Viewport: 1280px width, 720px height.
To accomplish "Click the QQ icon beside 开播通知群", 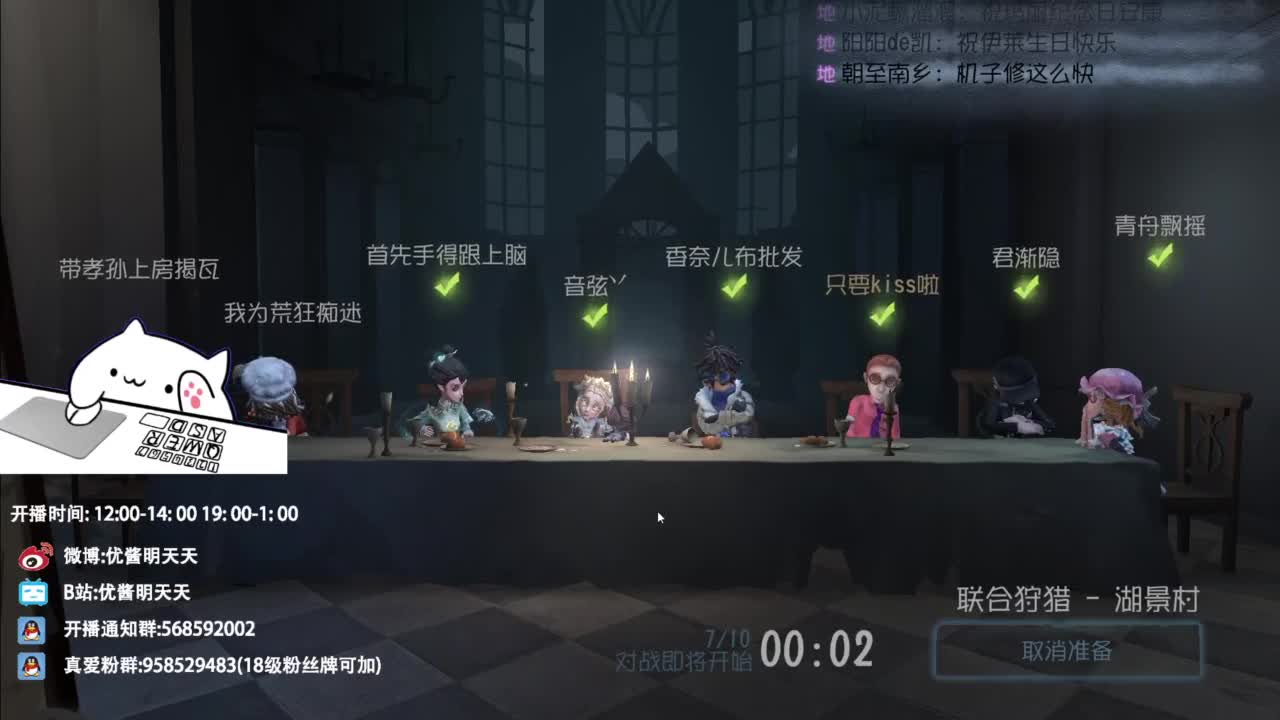I will pos(30,628).
